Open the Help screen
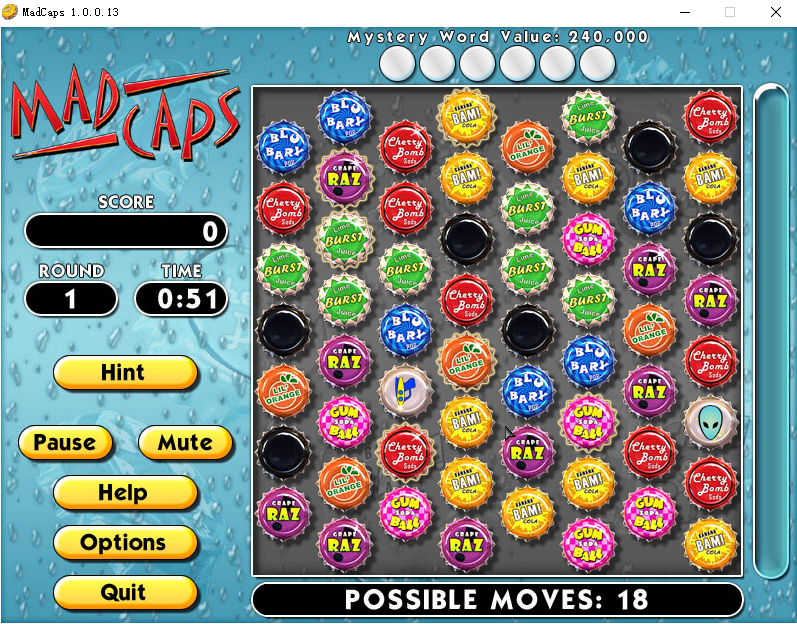The width and height of the screenshot is (797, 624). point(125,493)
